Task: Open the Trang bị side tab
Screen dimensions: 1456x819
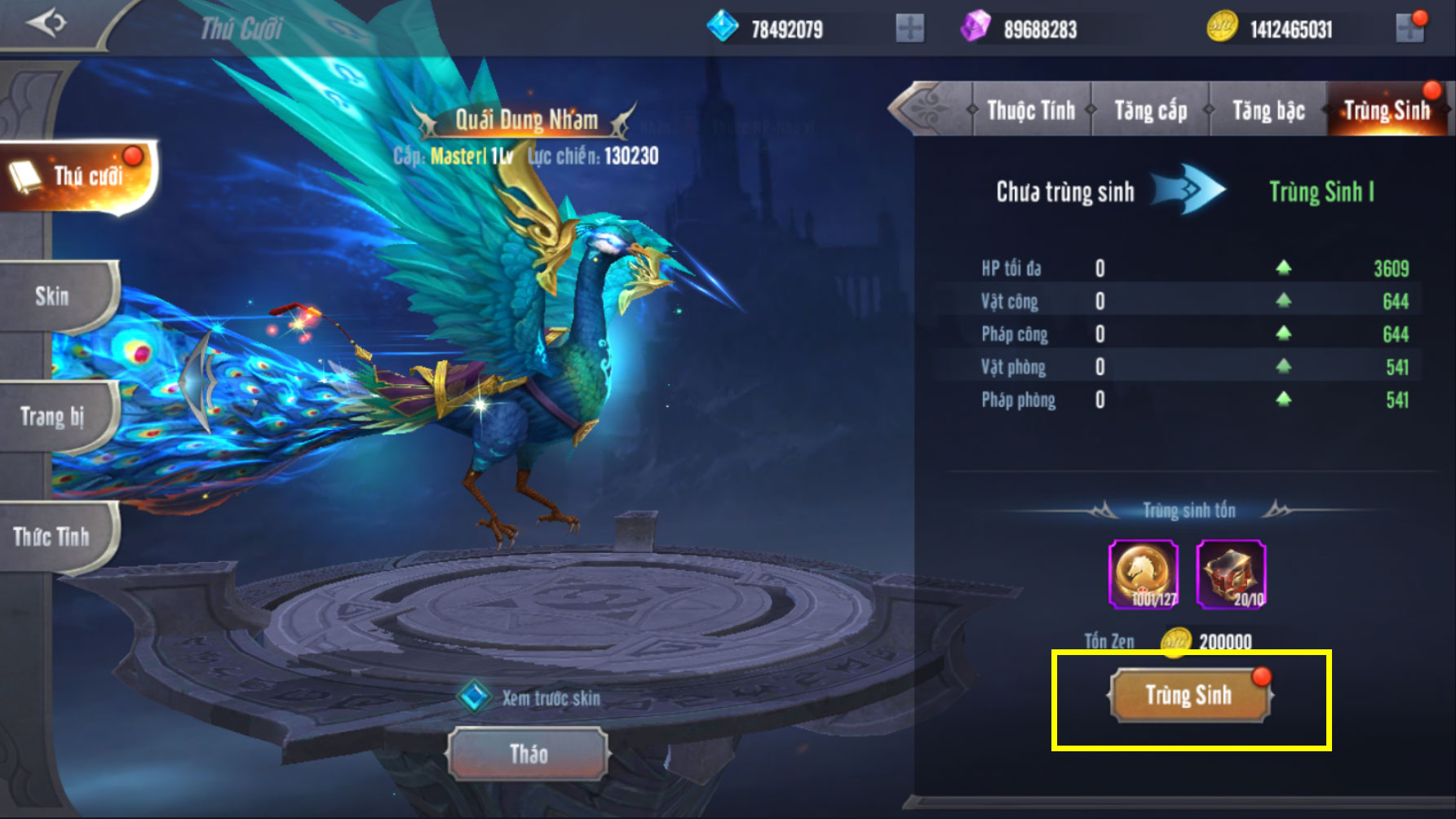Action: (x=54, y=417)
